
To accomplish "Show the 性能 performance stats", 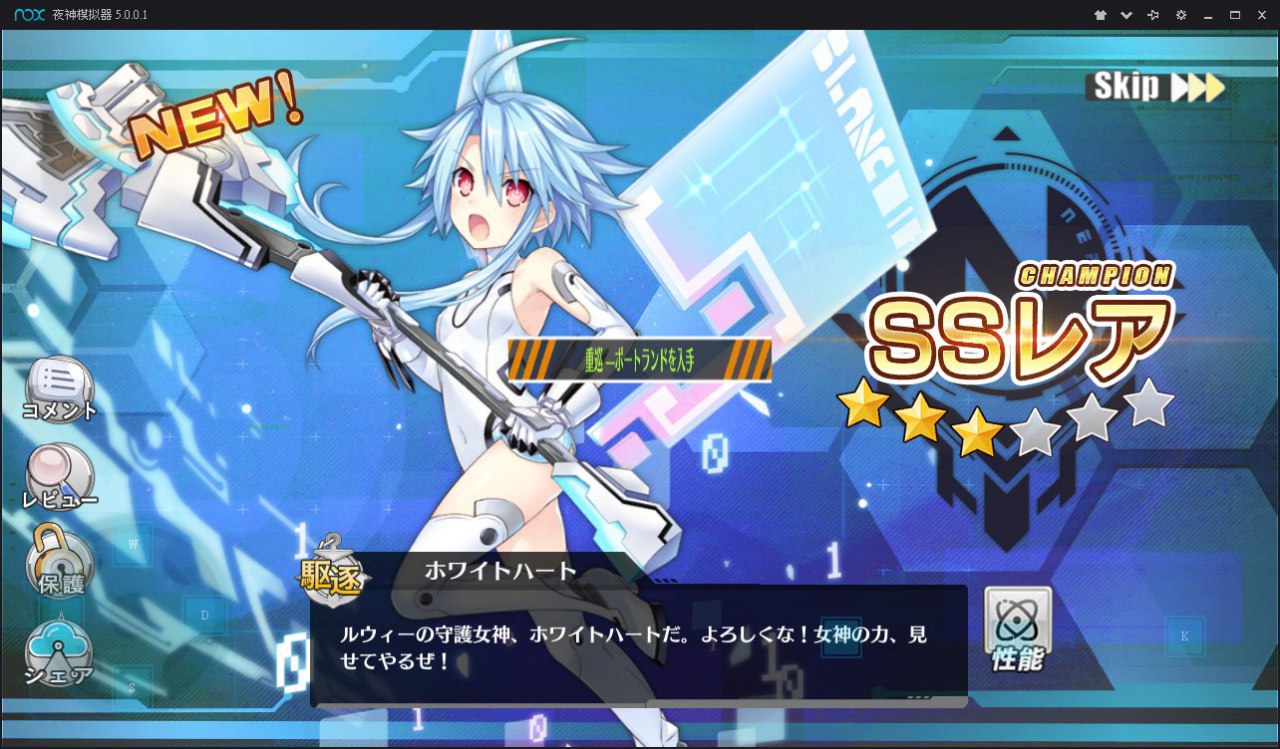I will pos(1018,628).
